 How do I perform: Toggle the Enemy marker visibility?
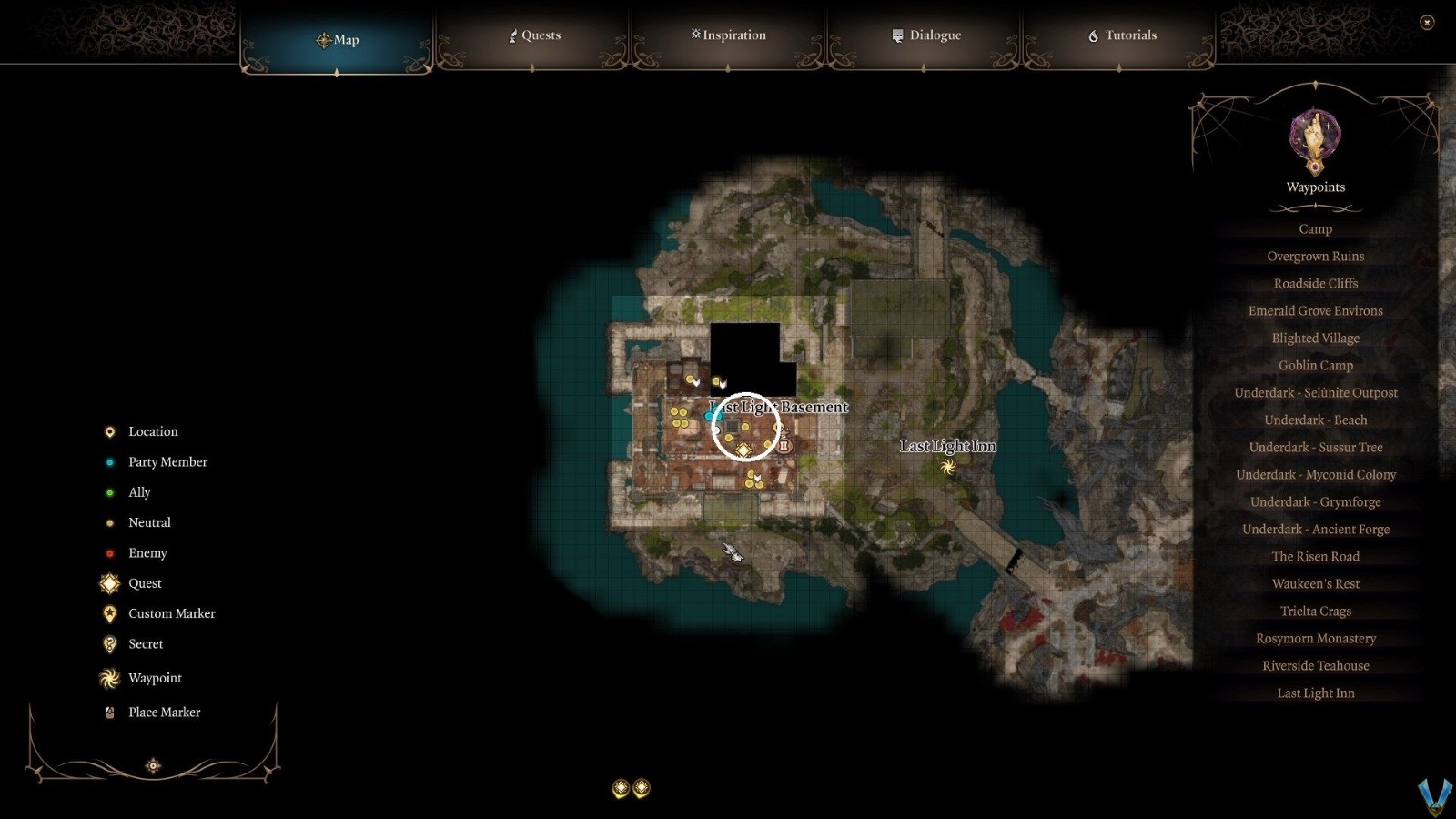110,552
